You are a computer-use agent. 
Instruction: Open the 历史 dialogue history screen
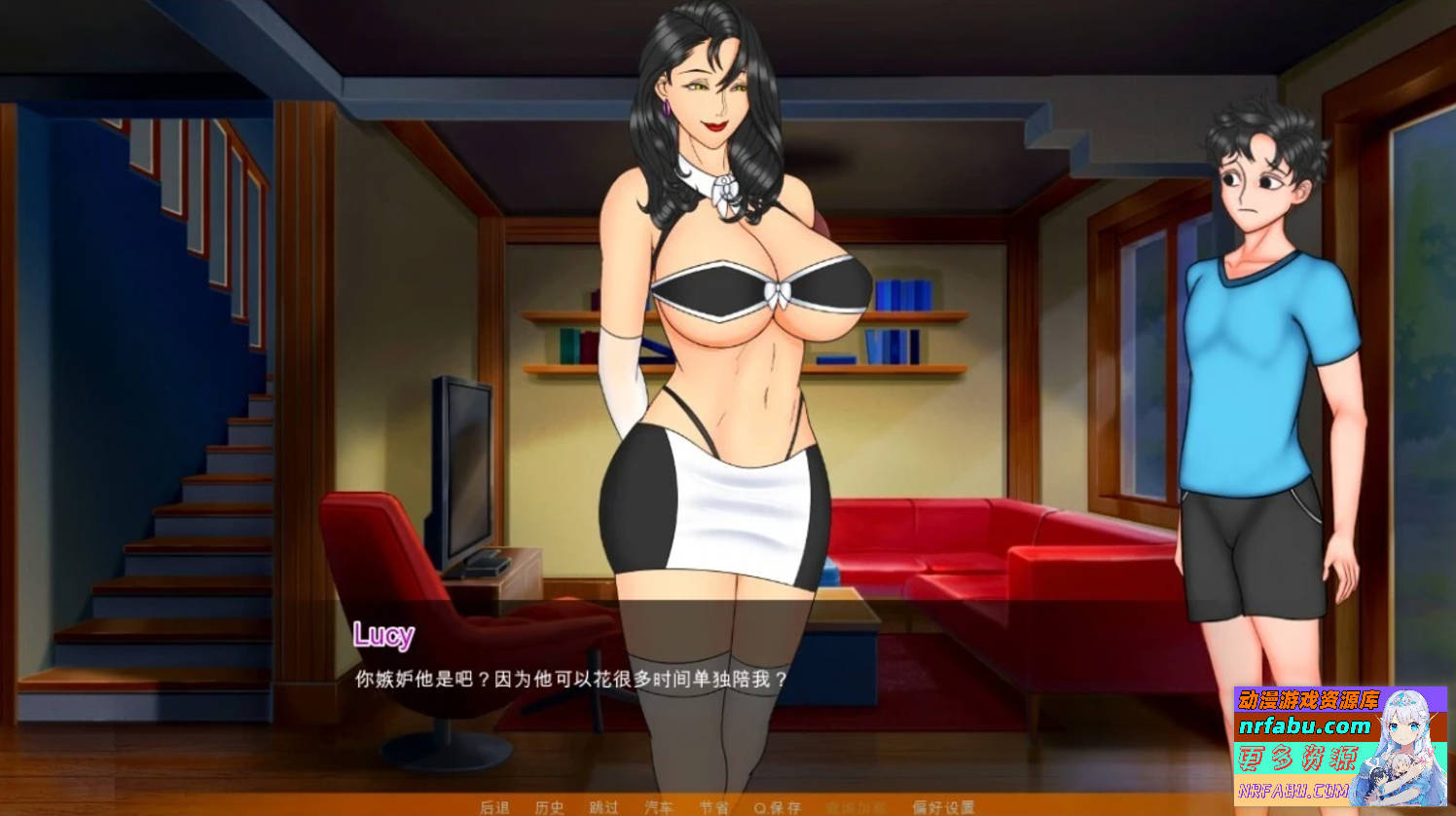click(550, 806)
